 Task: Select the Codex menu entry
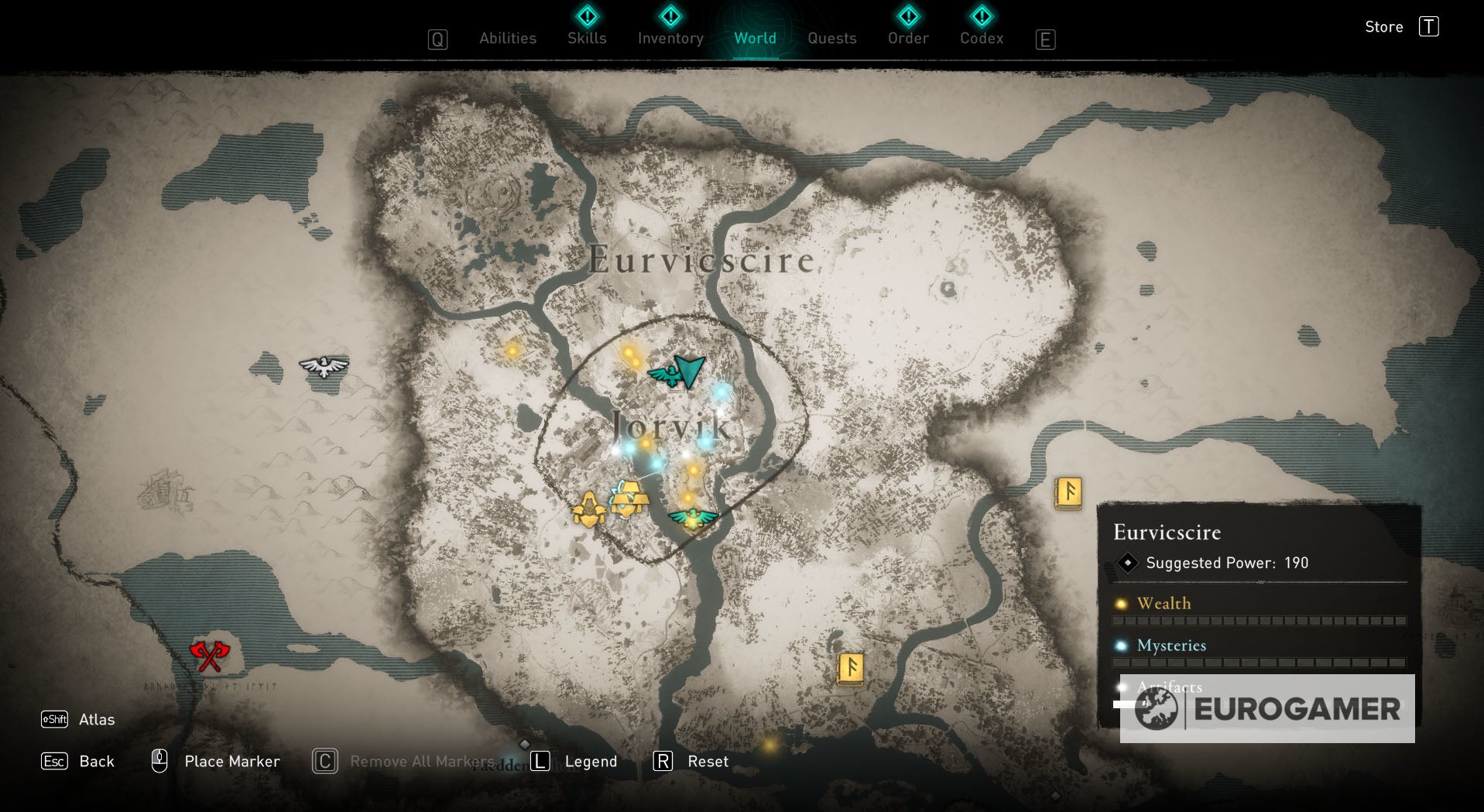981,38
